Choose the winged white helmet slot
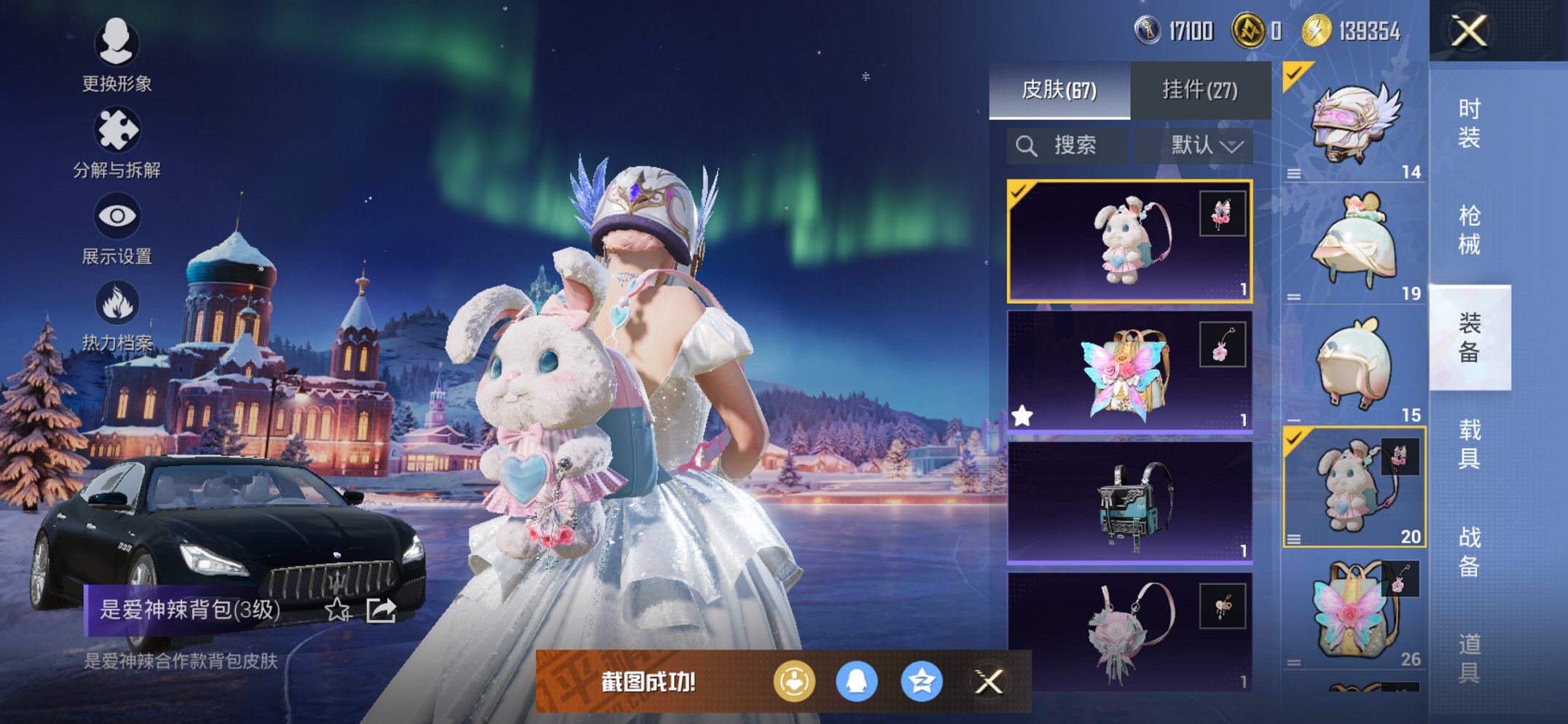1568x724 pixels. [1354, 122]
